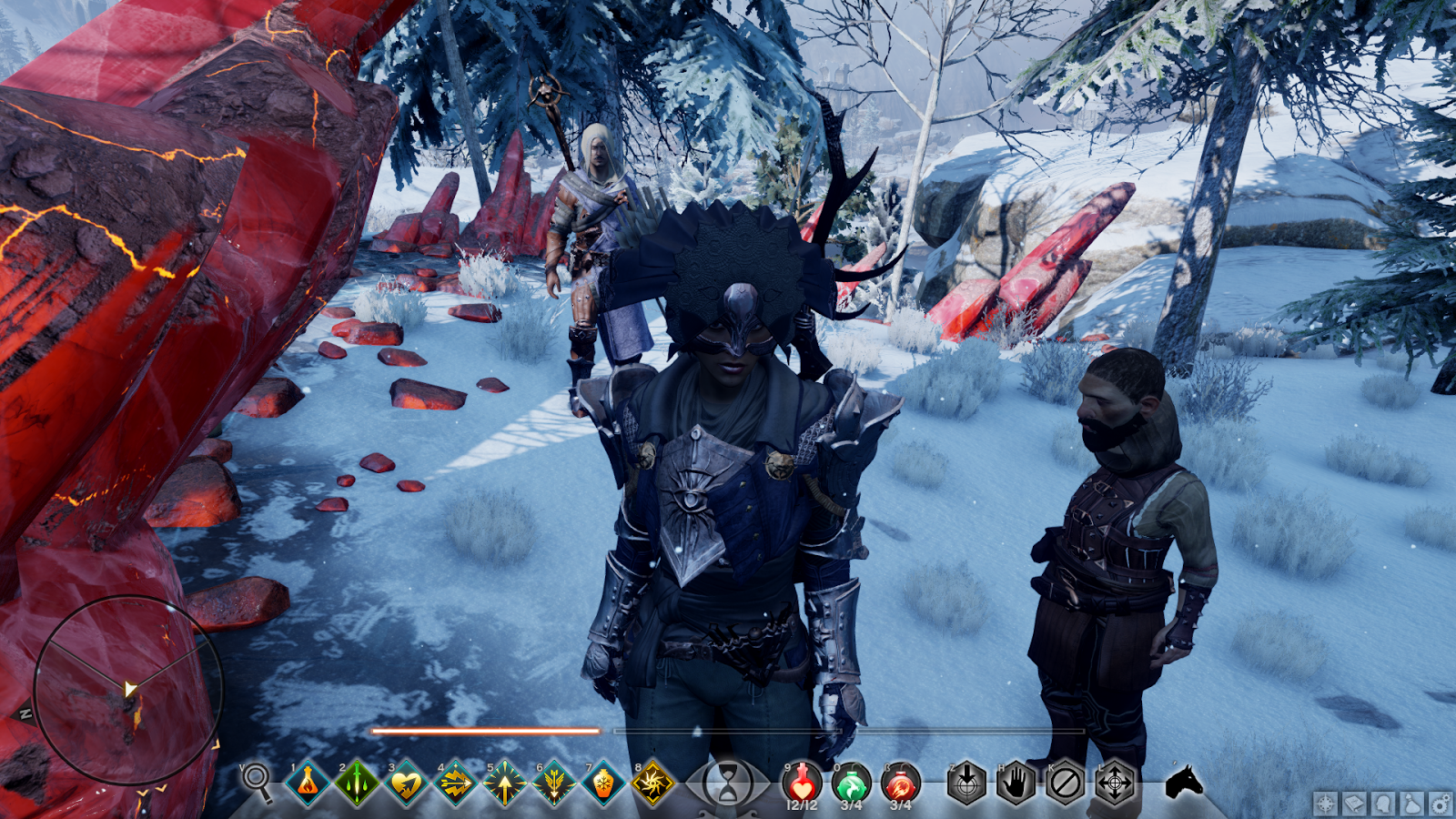
Task: Choose the move-to-point crosshair command
Action: [1115, 783]
